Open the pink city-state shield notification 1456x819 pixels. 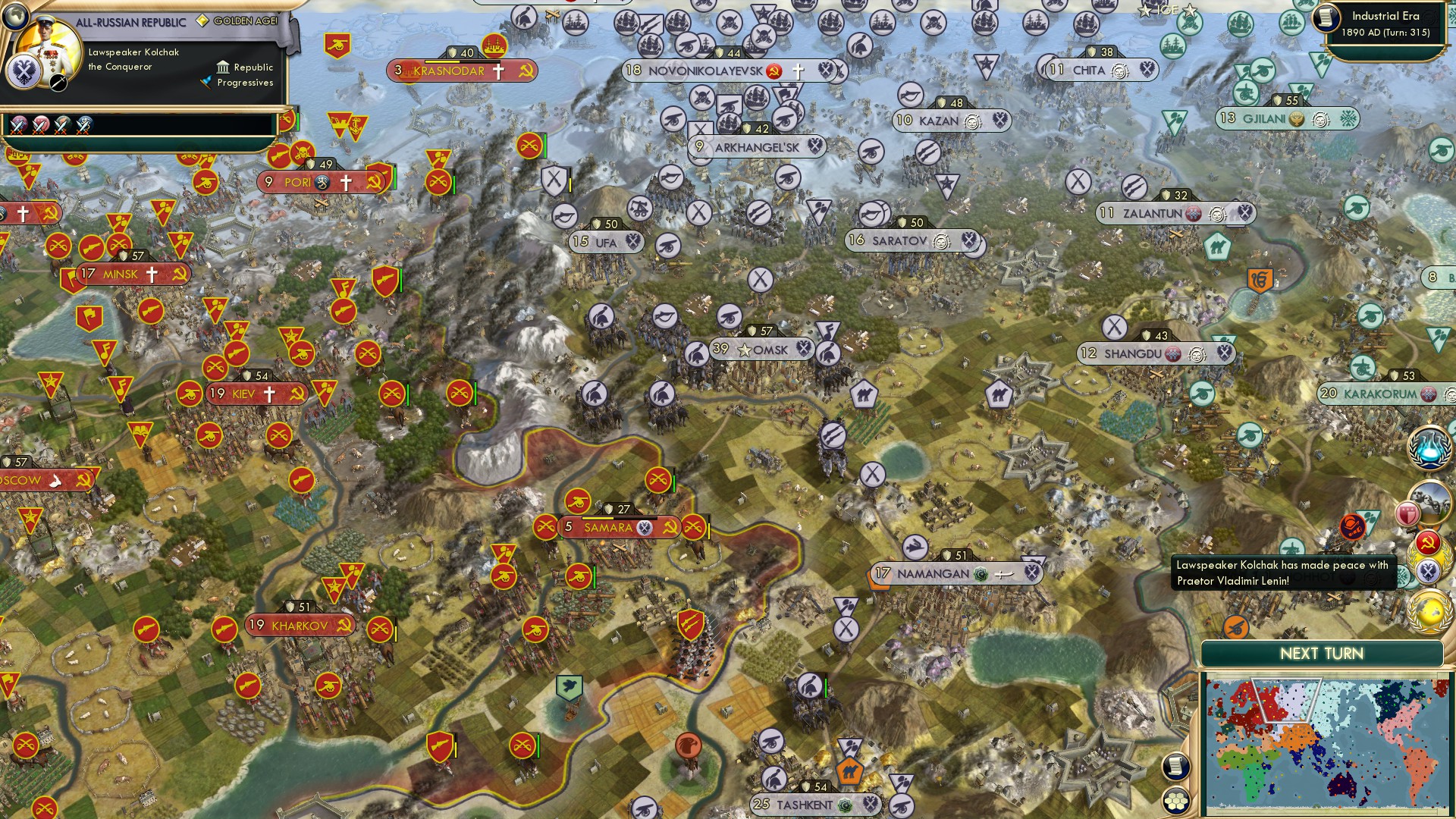click(1407, 514)
